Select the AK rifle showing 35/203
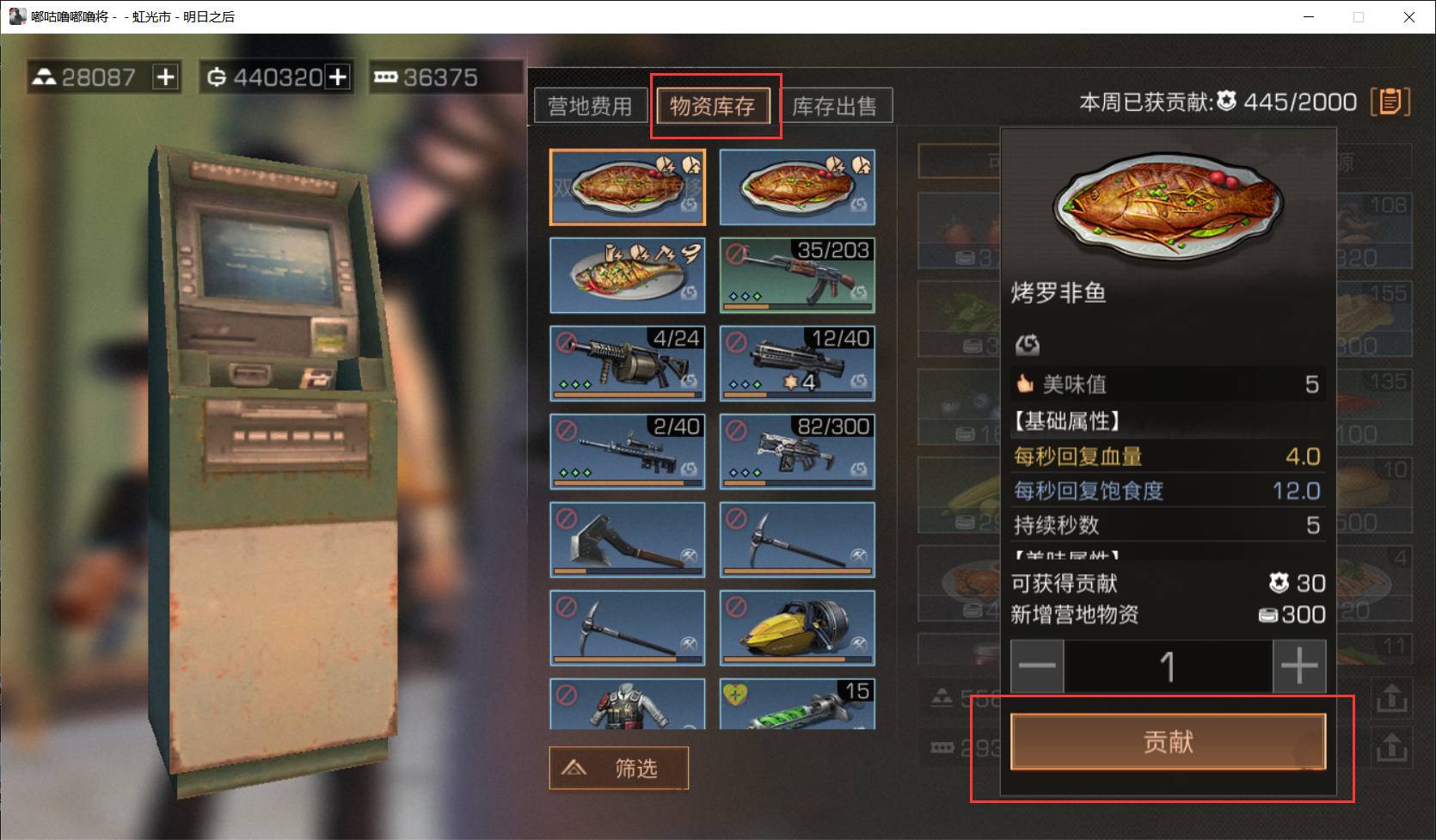This screenshot has height=840, width=1436. [x=796, y=275]
